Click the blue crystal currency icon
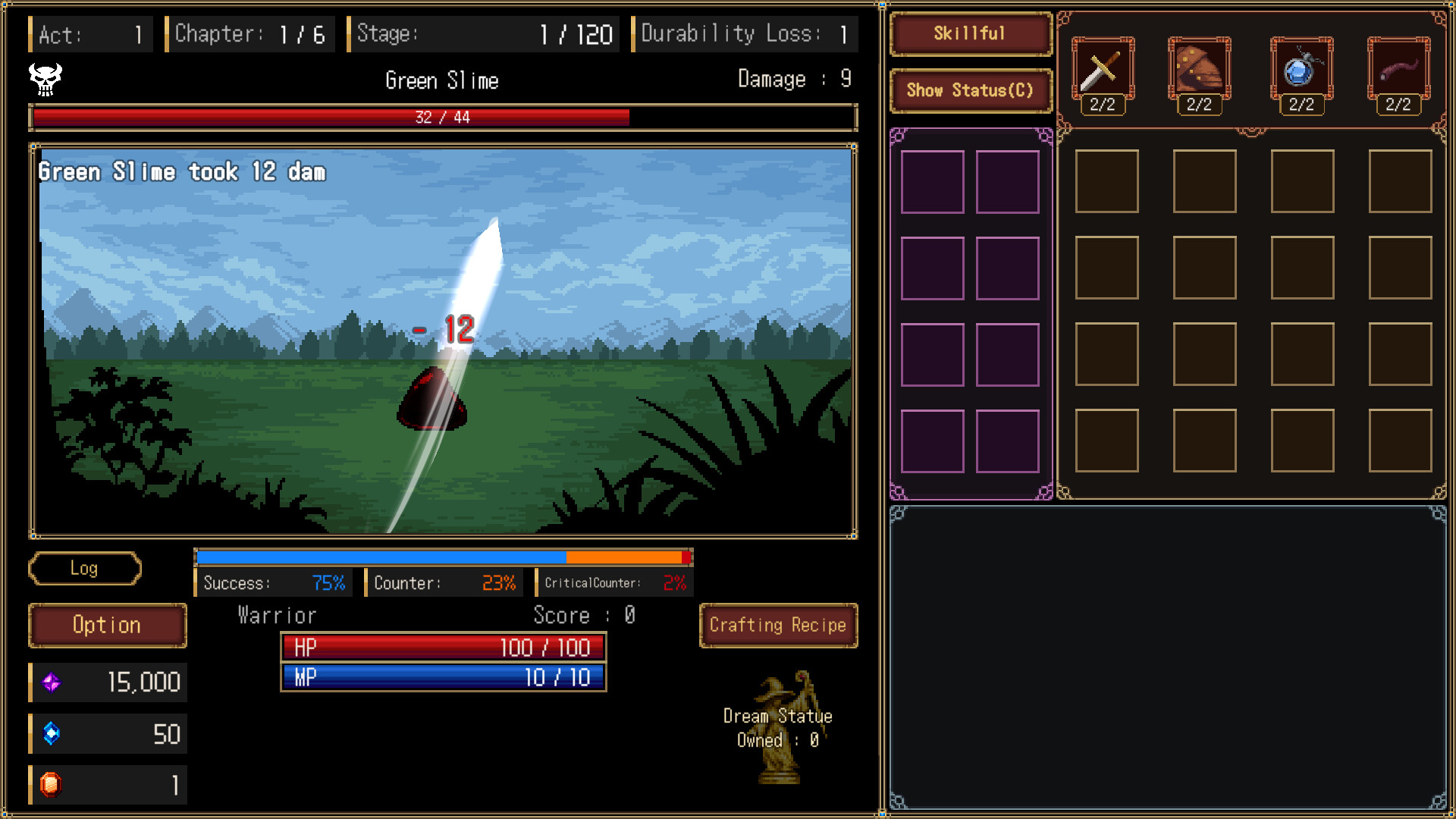Screen dimensions: 1456x819 coord(52,733)
